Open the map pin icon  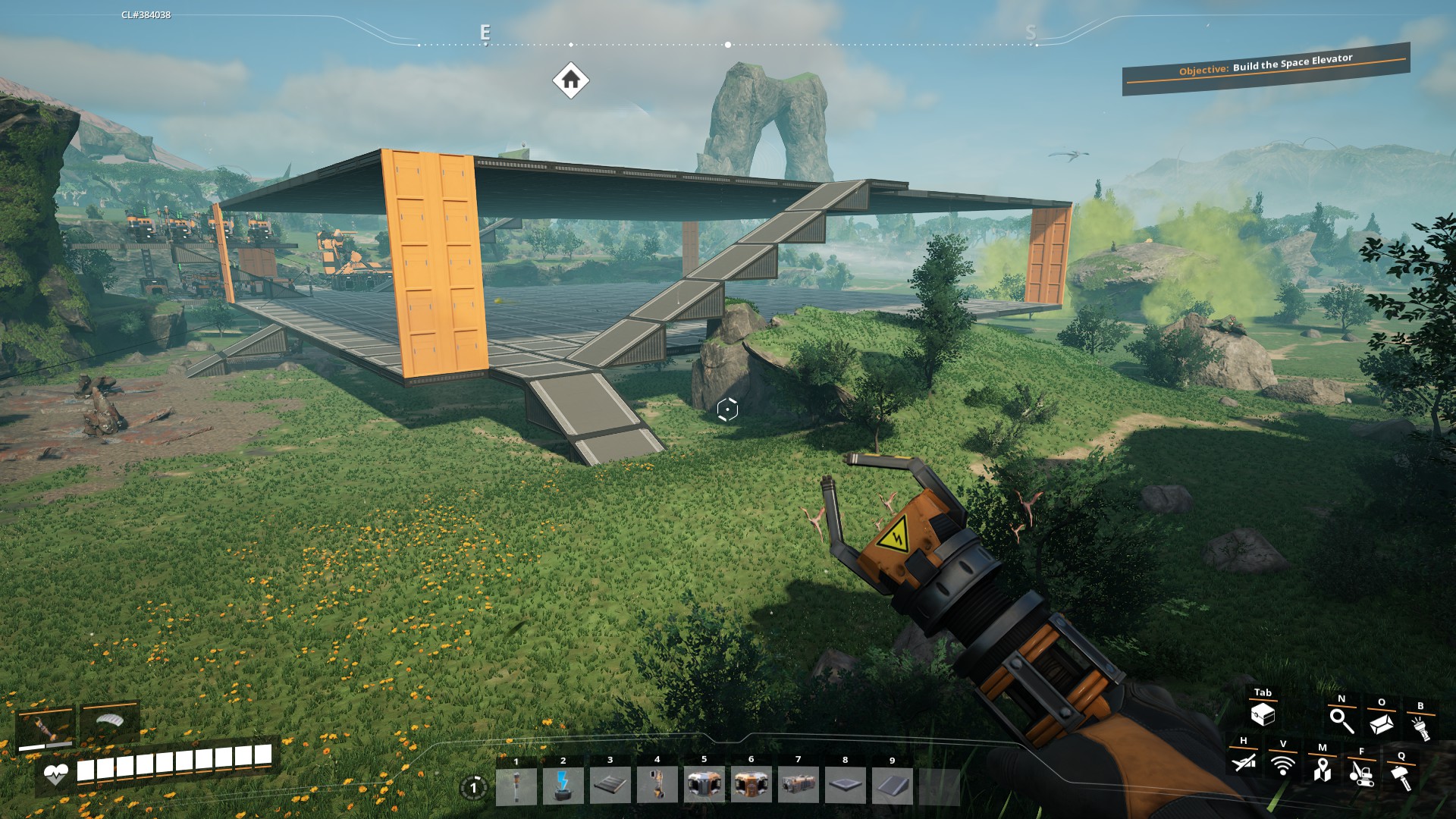click(1322, 770)
